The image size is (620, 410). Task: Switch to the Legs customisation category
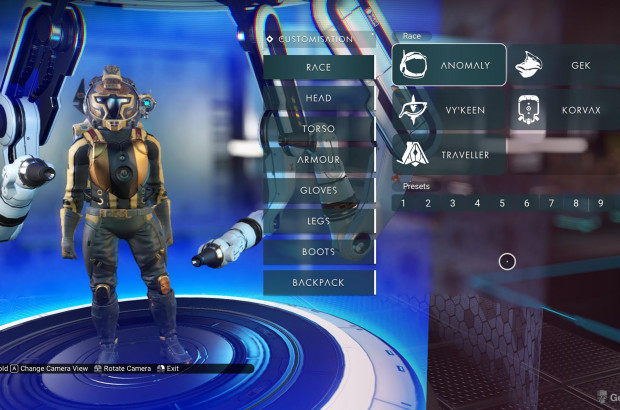[x=319, y=221]
